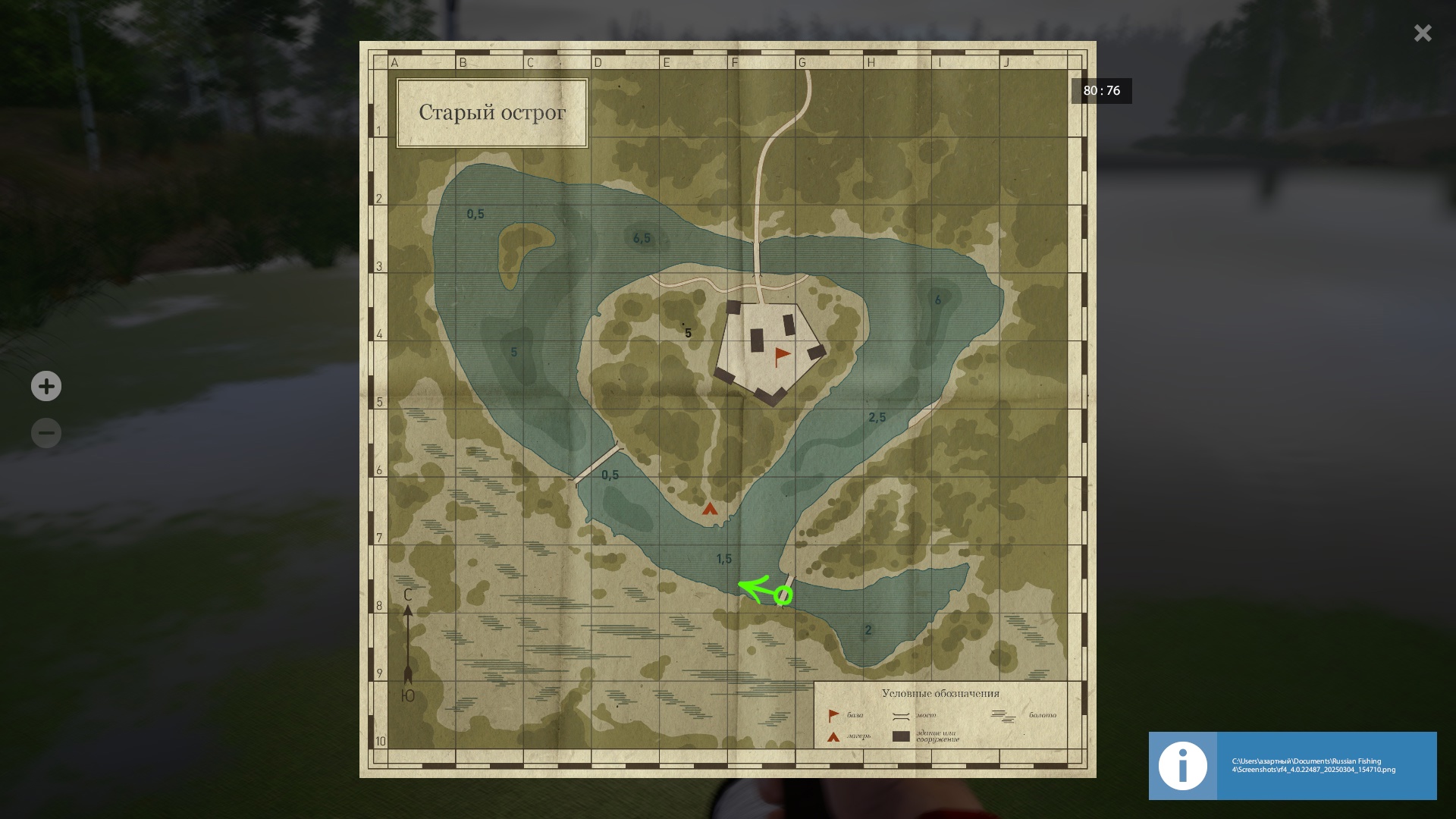Click the red tent camp marker on the map
Screen dimensions: 1456x819
coord(710,509)
